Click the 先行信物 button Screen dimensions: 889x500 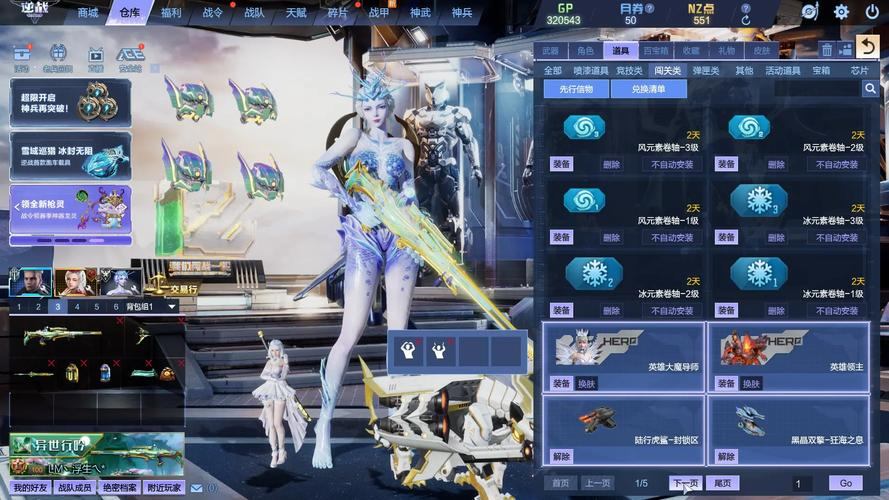tap(576, 89)
